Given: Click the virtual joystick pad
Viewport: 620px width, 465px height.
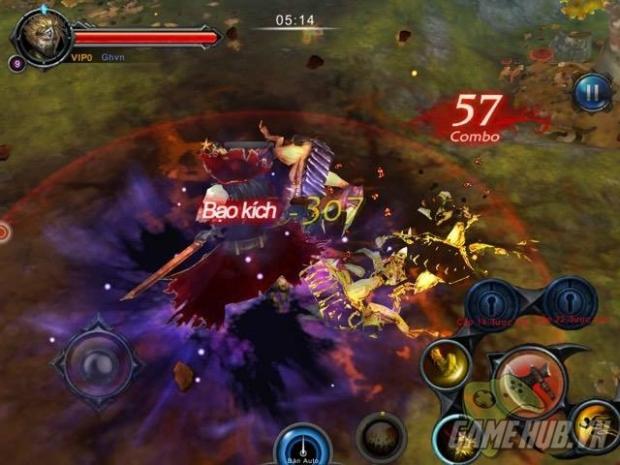Looking at the screenshot, I should 95,361.
